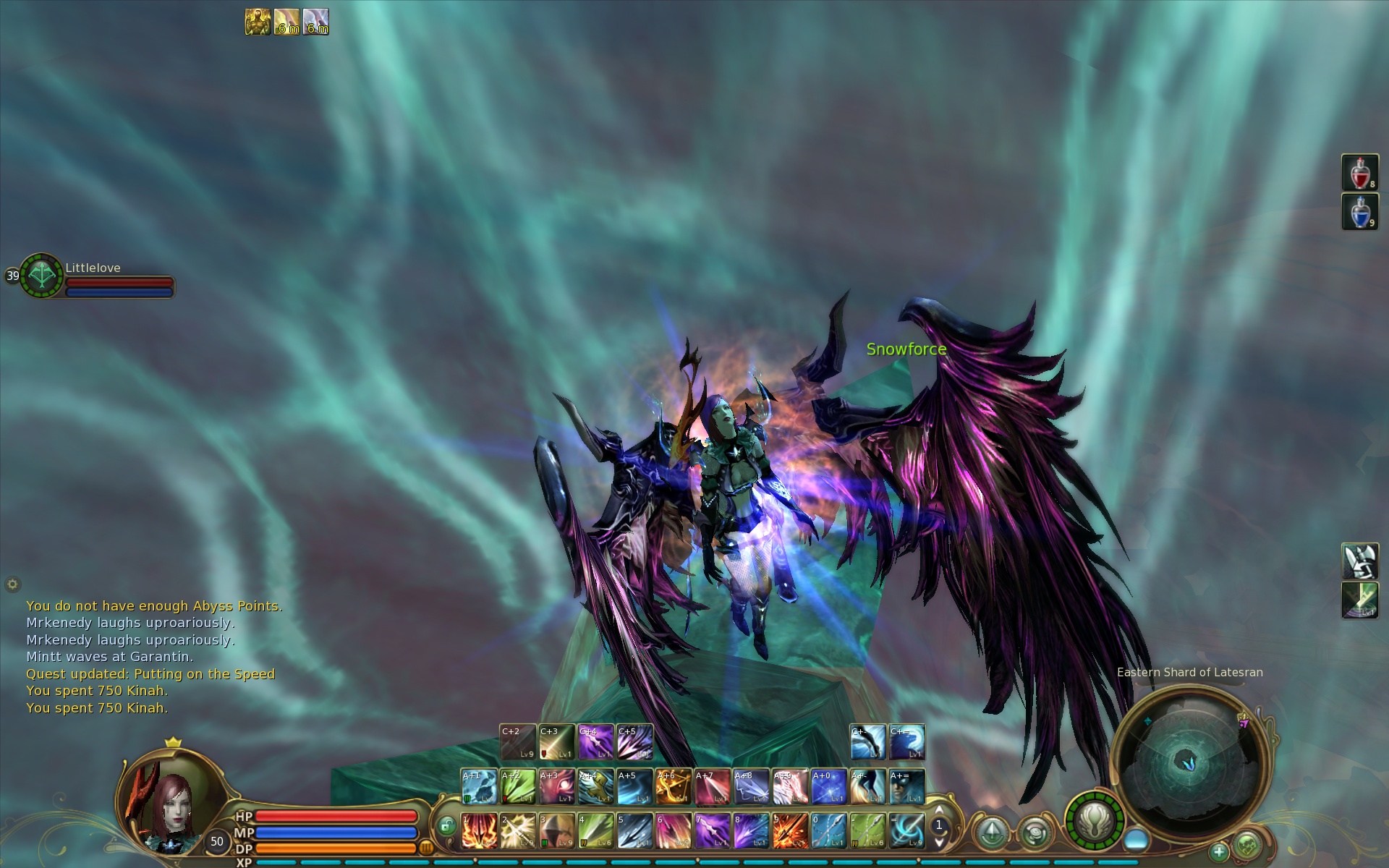The width and height of the screenshot is (1389, 868).
Task: Open the minimap
Action: coord(1189,760)
